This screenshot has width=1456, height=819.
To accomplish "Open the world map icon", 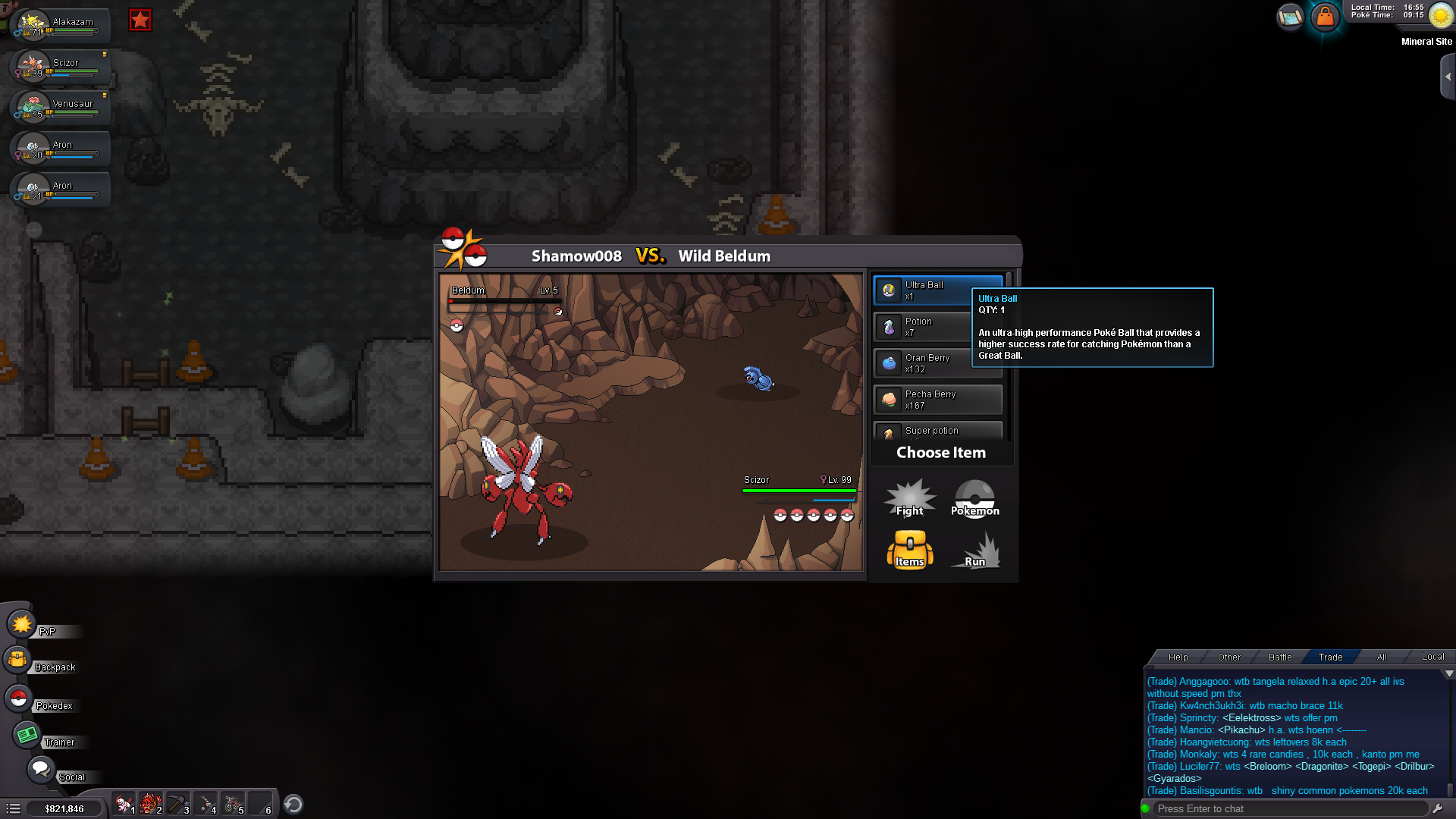I will 1290,16.
